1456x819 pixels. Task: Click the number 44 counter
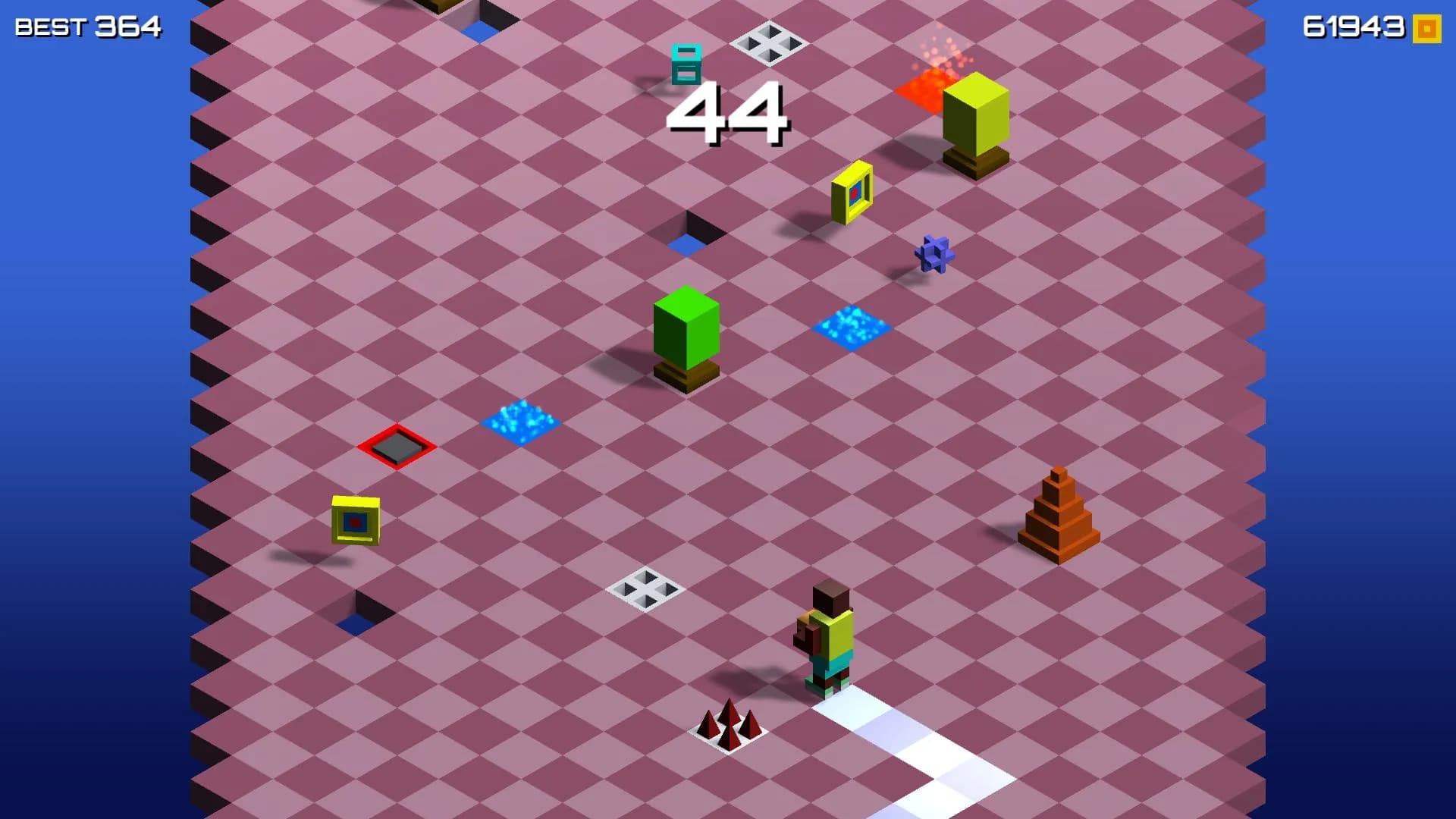(x=728, y=114)
